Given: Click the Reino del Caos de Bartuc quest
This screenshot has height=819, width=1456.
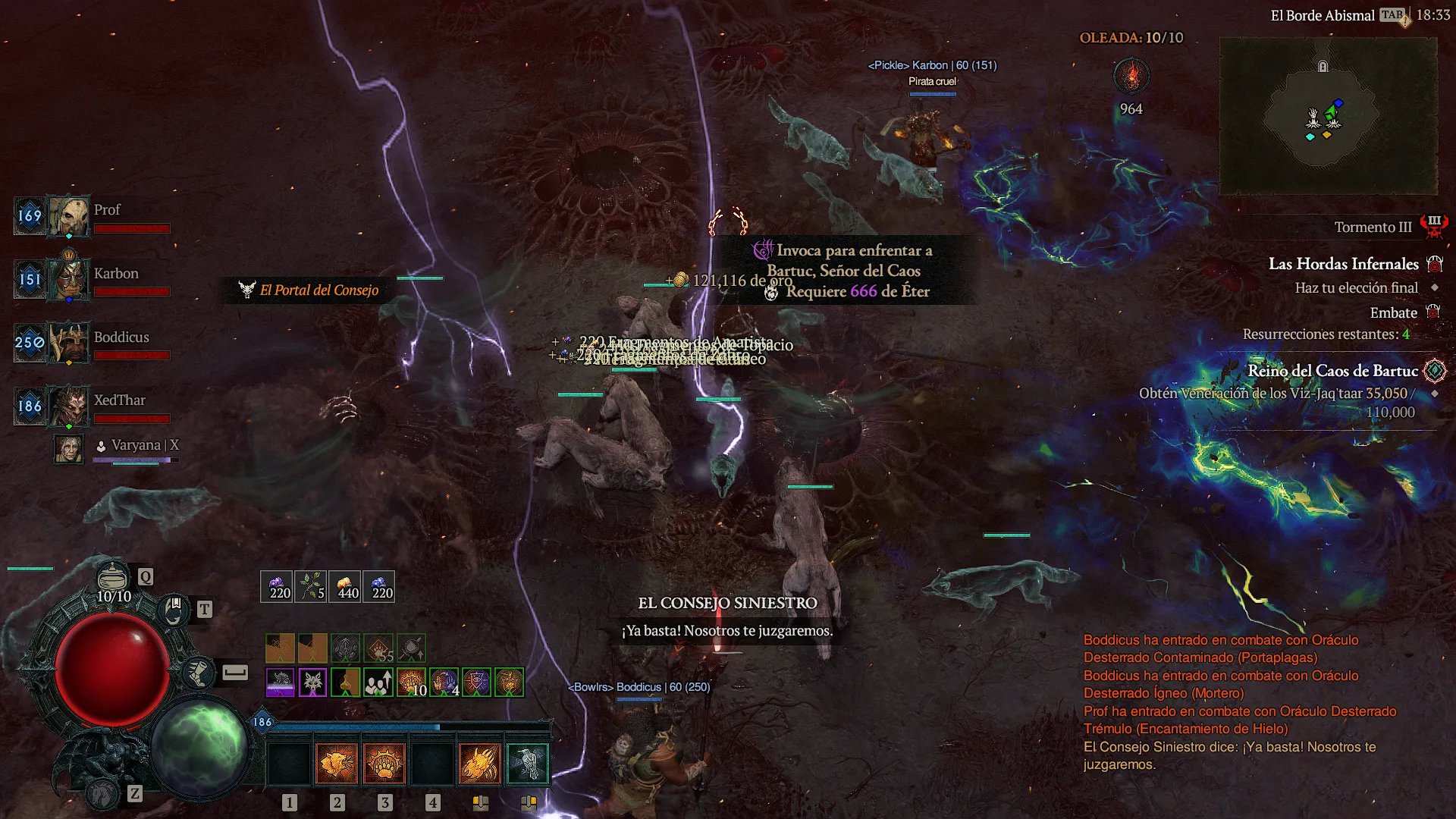Looking at the screenshot, I should (1332, 371).
